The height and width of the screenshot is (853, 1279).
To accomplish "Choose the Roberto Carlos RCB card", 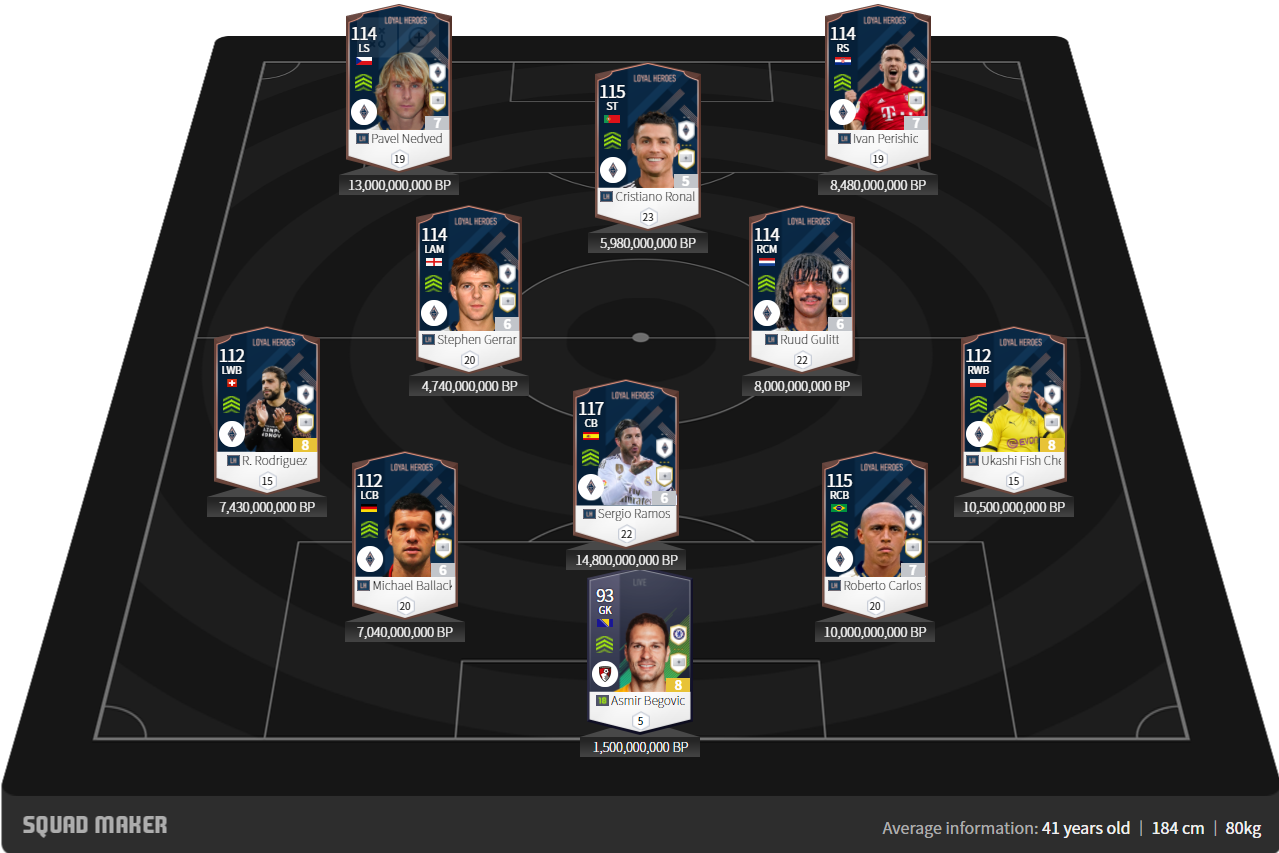I will point(874,532).
